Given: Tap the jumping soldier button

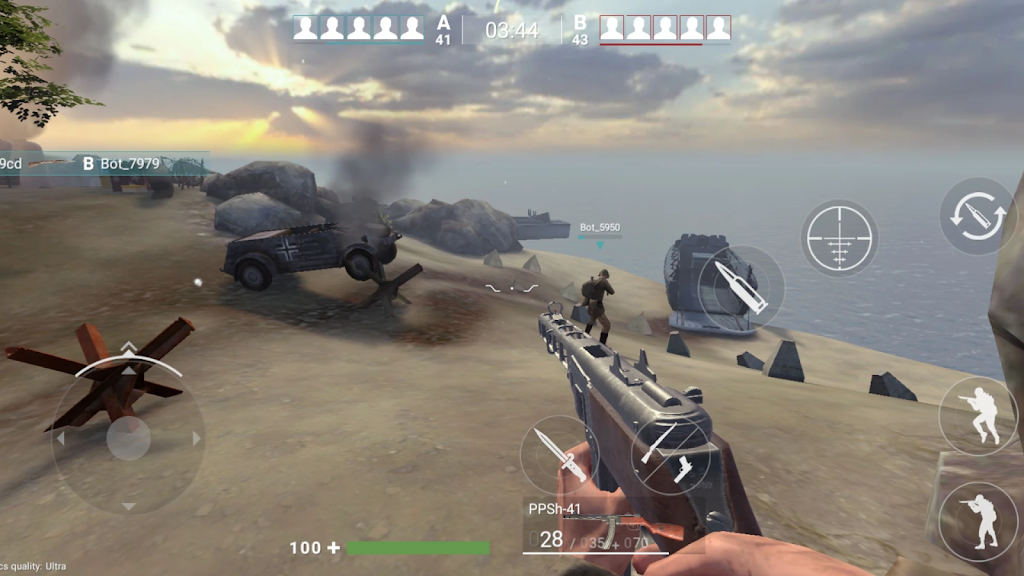Looking at the screenshot, I should tap(977, 416).
